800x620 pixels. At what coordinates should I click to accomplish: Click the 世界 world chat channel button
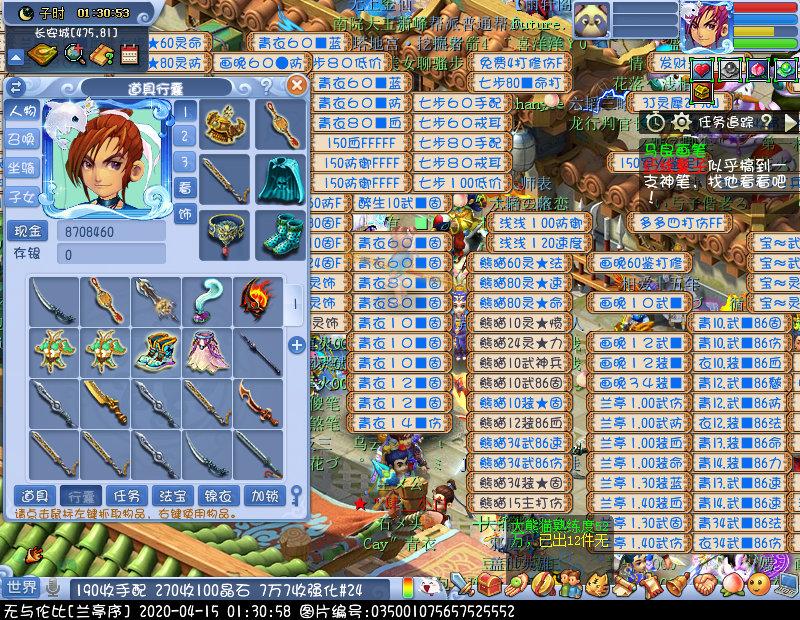point(21,587)
